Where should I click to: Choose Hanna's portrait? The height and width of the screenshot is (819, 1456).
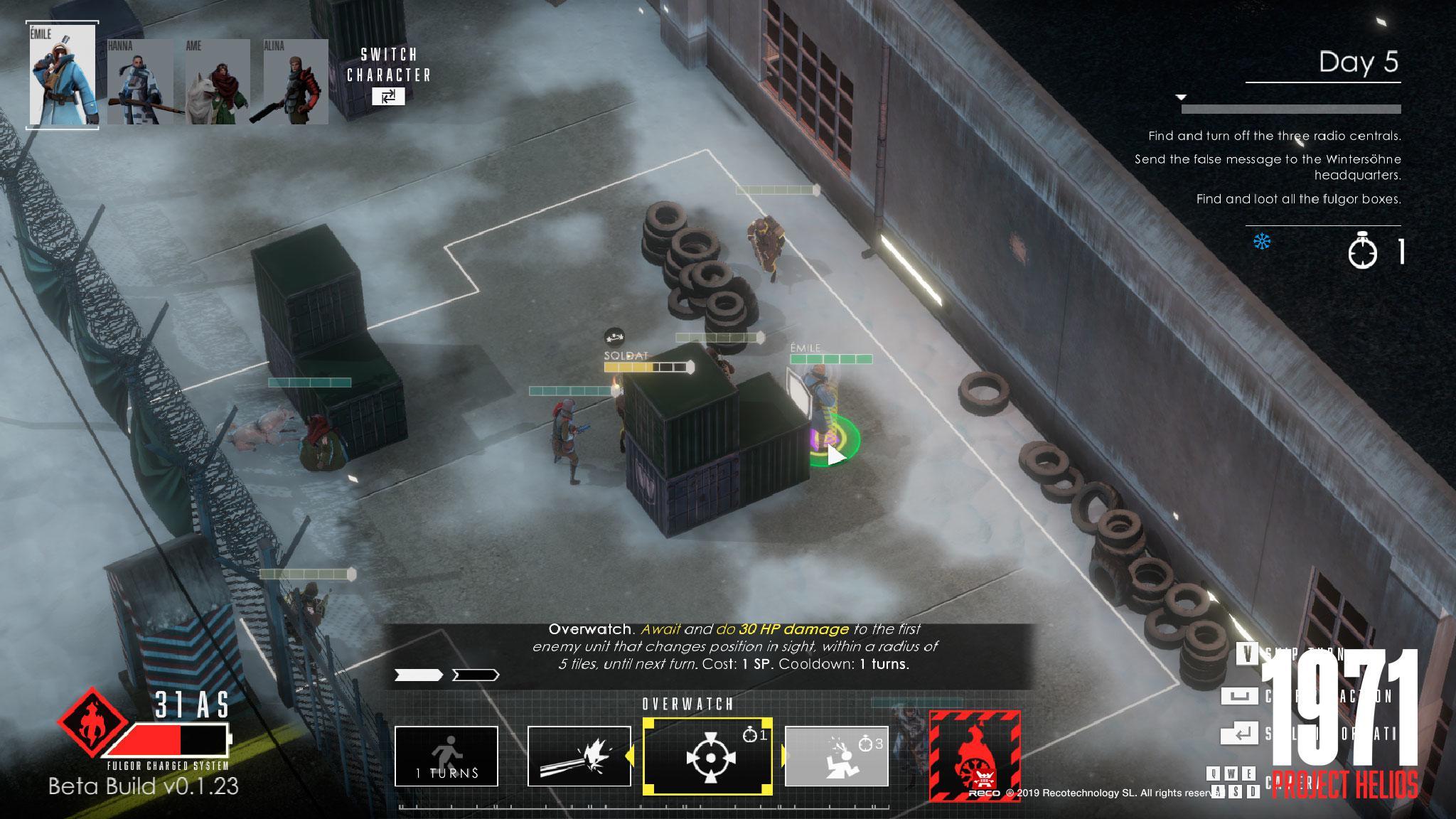(140, 82)
